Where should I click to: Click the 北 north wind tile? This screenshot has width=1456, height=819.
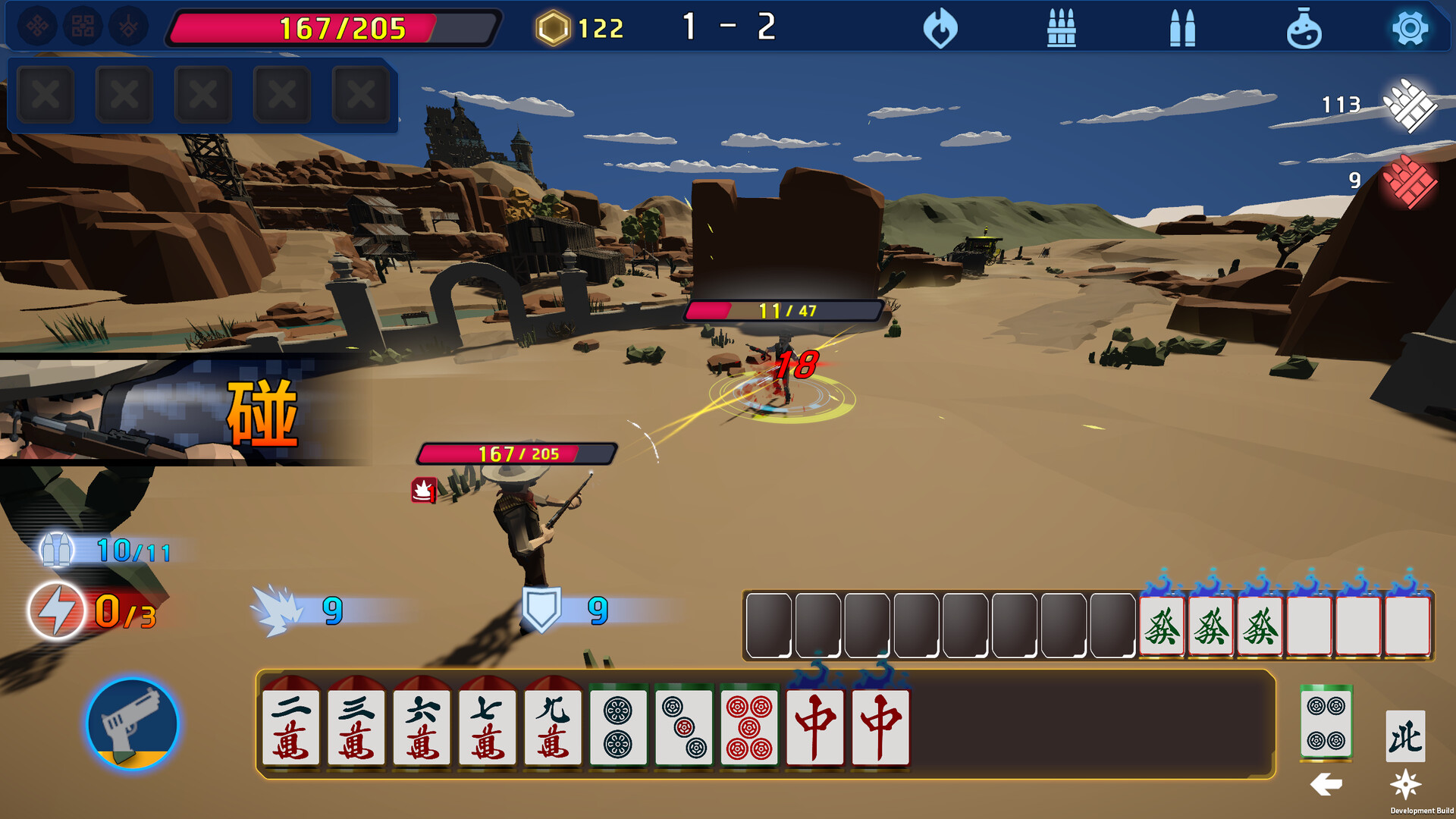1405,736
